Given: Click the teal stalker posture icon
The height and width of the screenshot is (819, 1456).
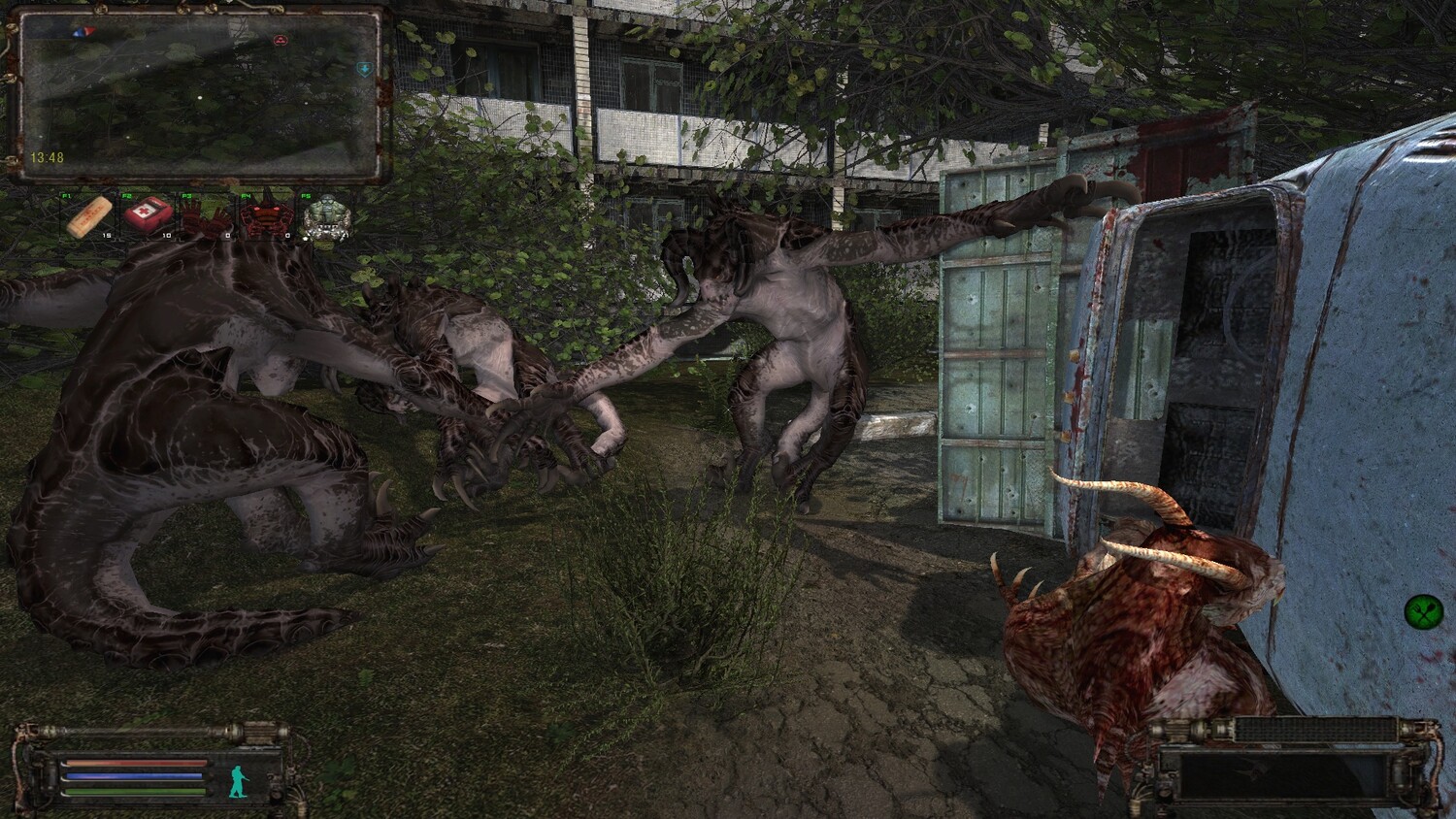Looking at the screenshot, I should [x=236, y=781].
